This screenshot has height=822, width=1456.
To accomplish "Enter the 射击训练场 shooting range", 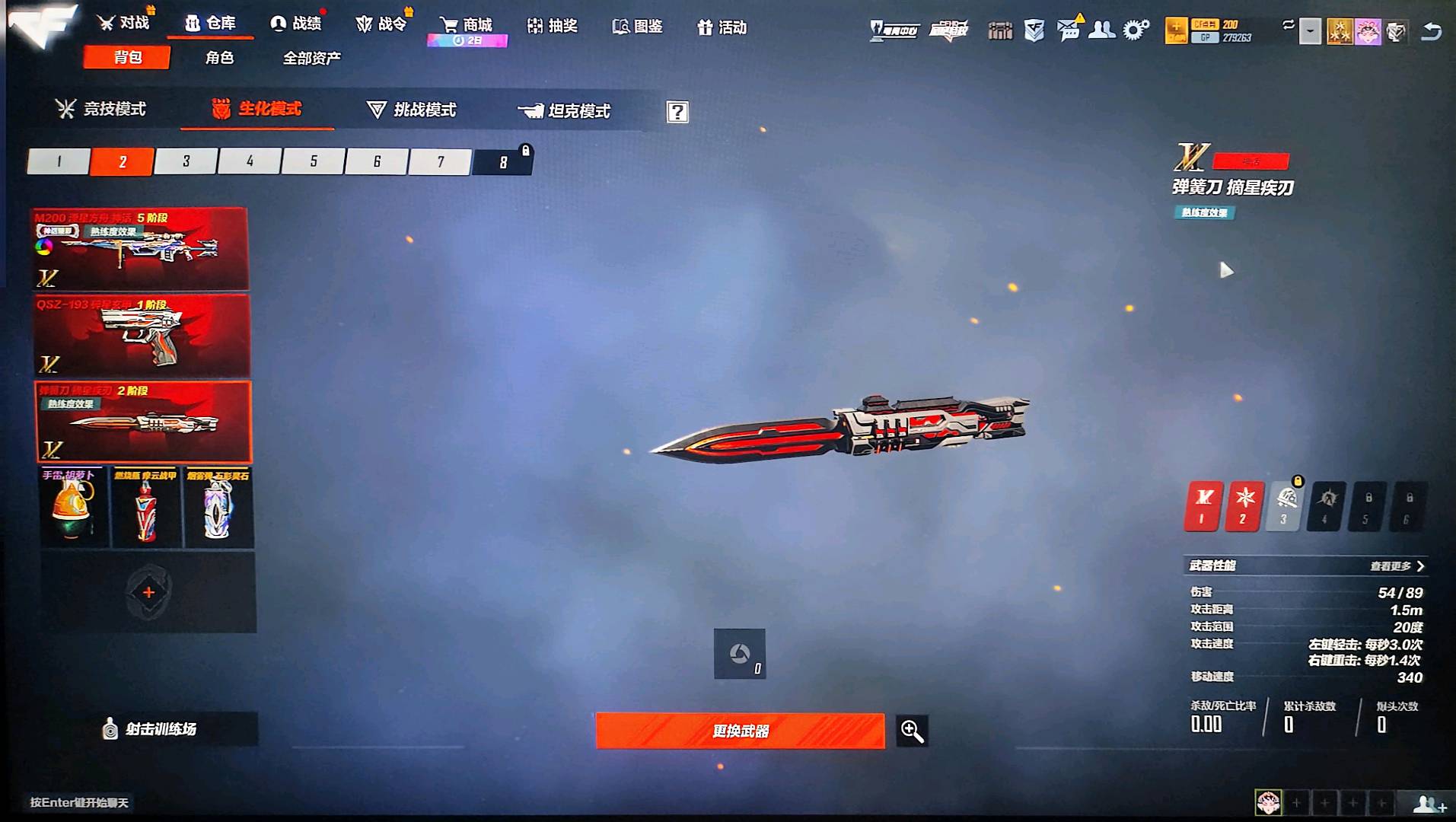I will pyautogui.click(x=151, y=729).
